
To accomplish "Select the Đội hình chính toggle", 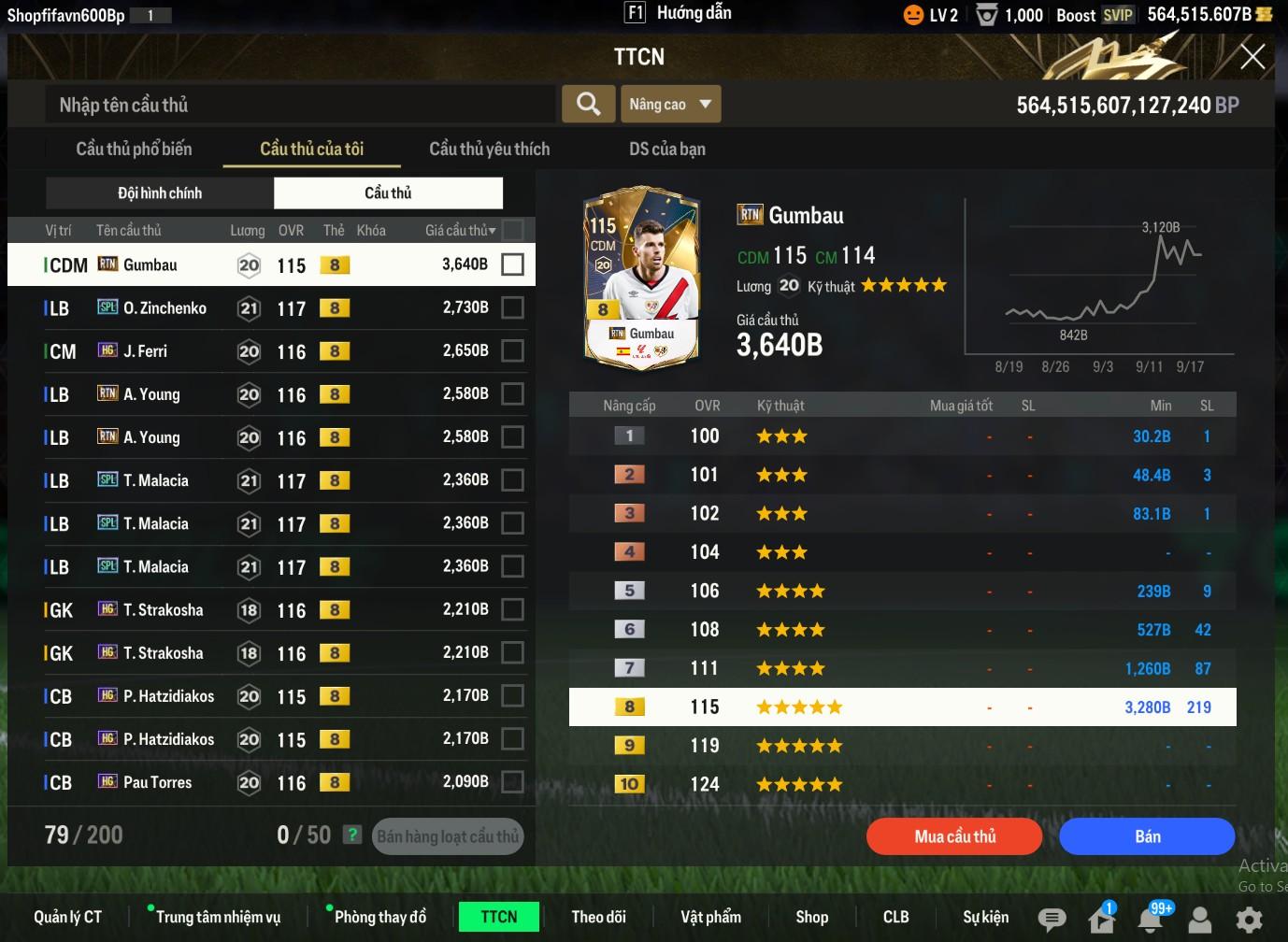I will click(x=160, y=193).
